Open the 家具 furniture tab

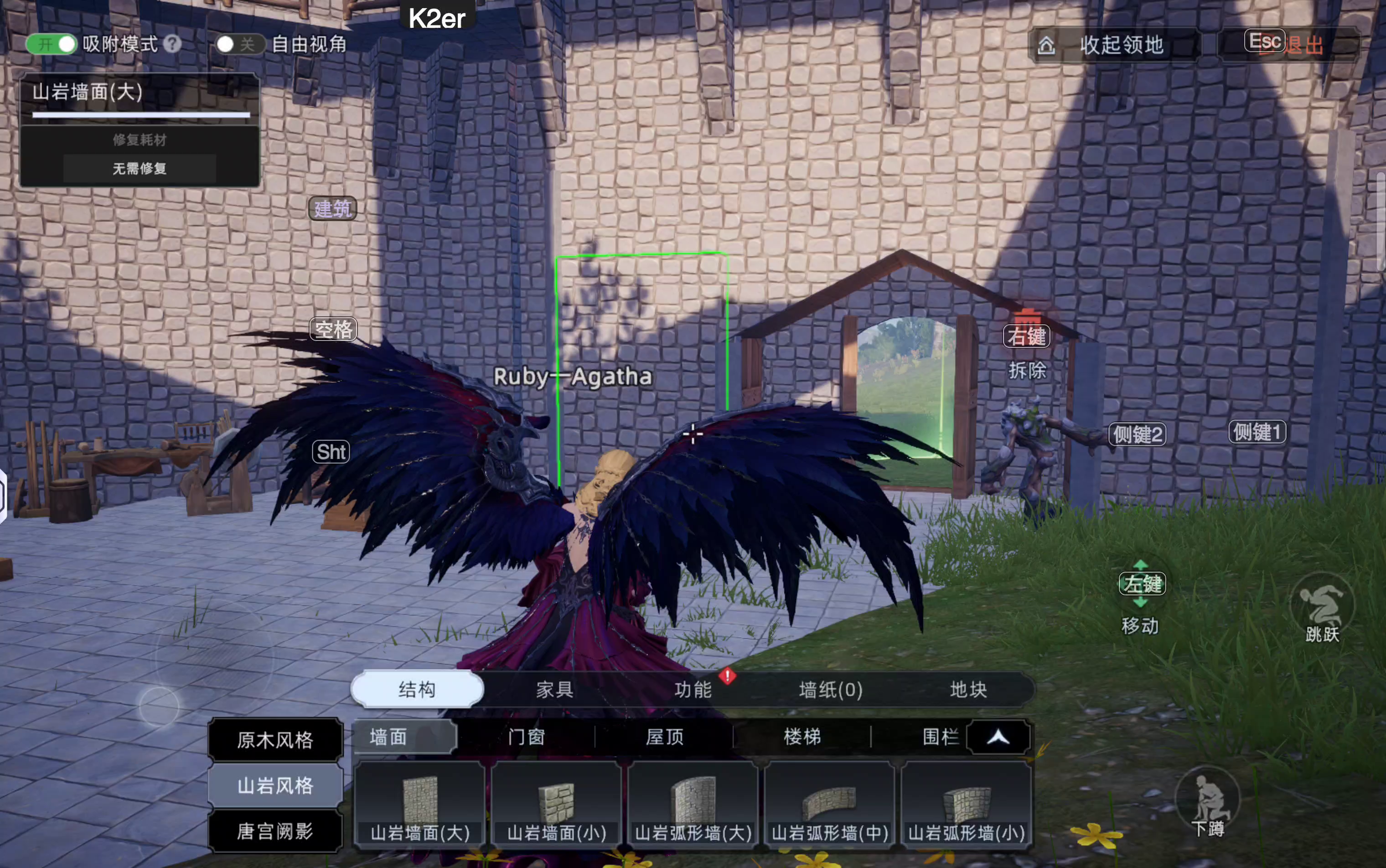(x=555, y=689)
